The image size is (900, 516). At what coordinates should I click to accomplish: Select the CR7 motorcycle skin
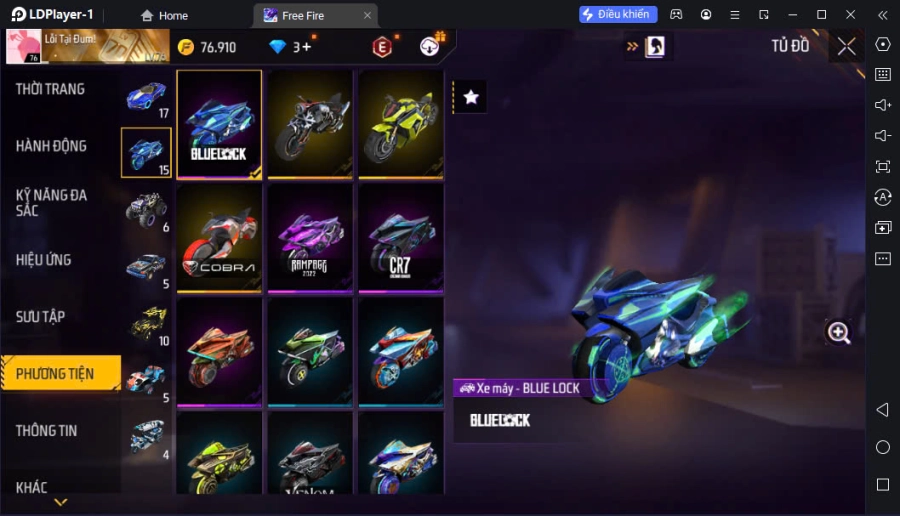click(x=400, y=238)
